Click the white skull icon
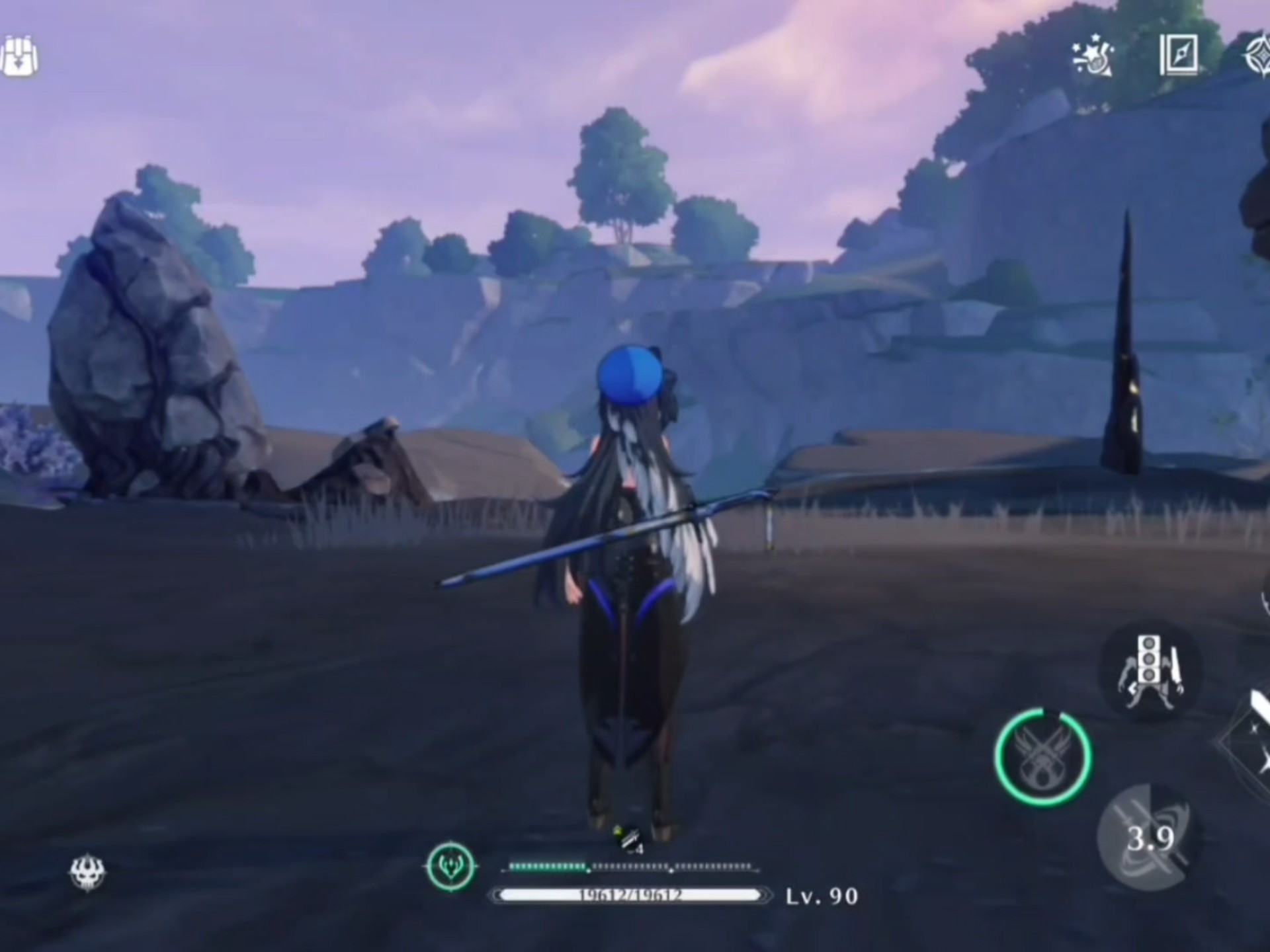Viewport: 1270px width, 952px height. [x=87, y=873]
